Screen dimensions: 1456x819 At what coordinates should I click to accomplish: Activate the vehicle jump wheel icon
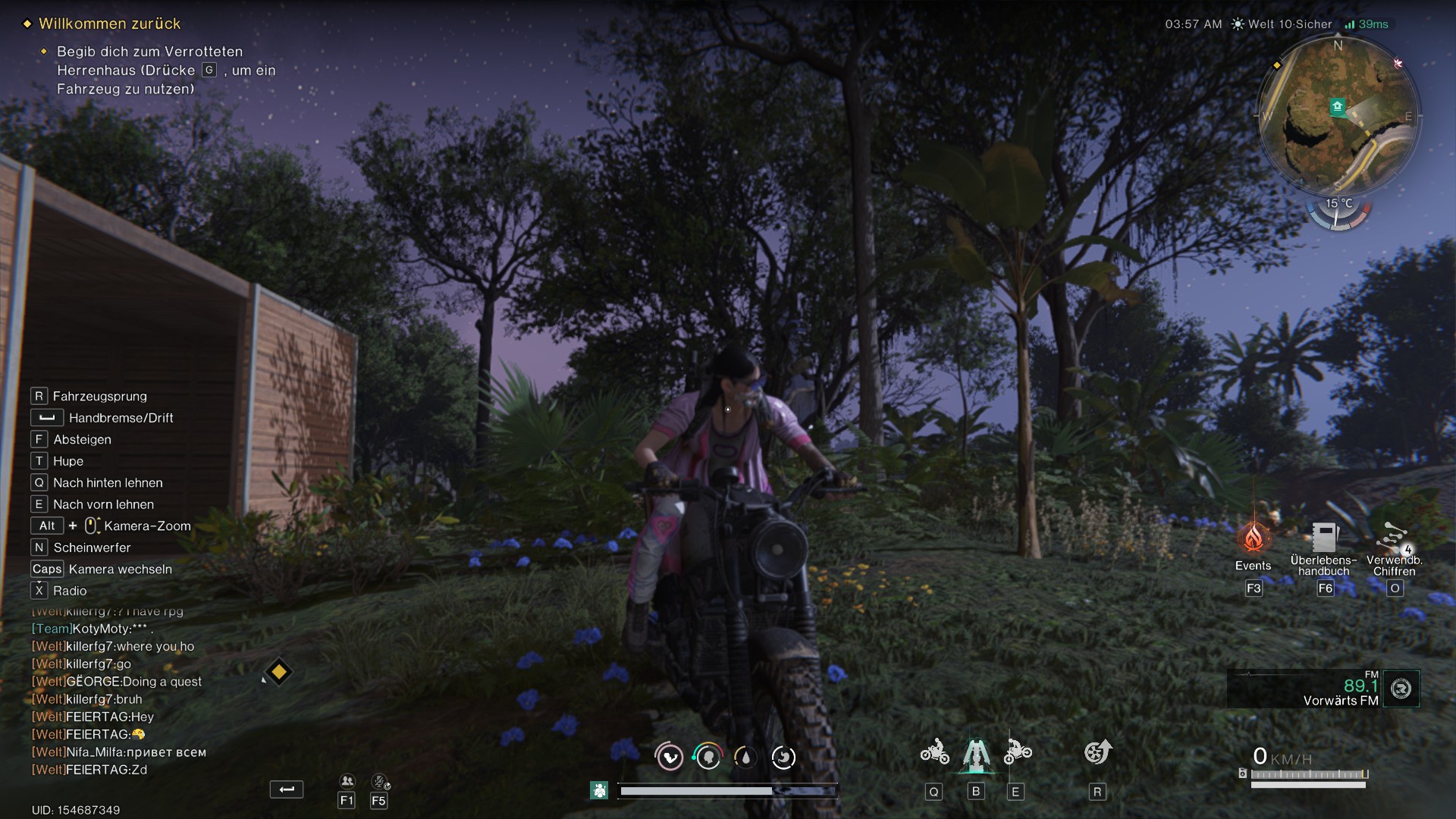[1097, 752]
